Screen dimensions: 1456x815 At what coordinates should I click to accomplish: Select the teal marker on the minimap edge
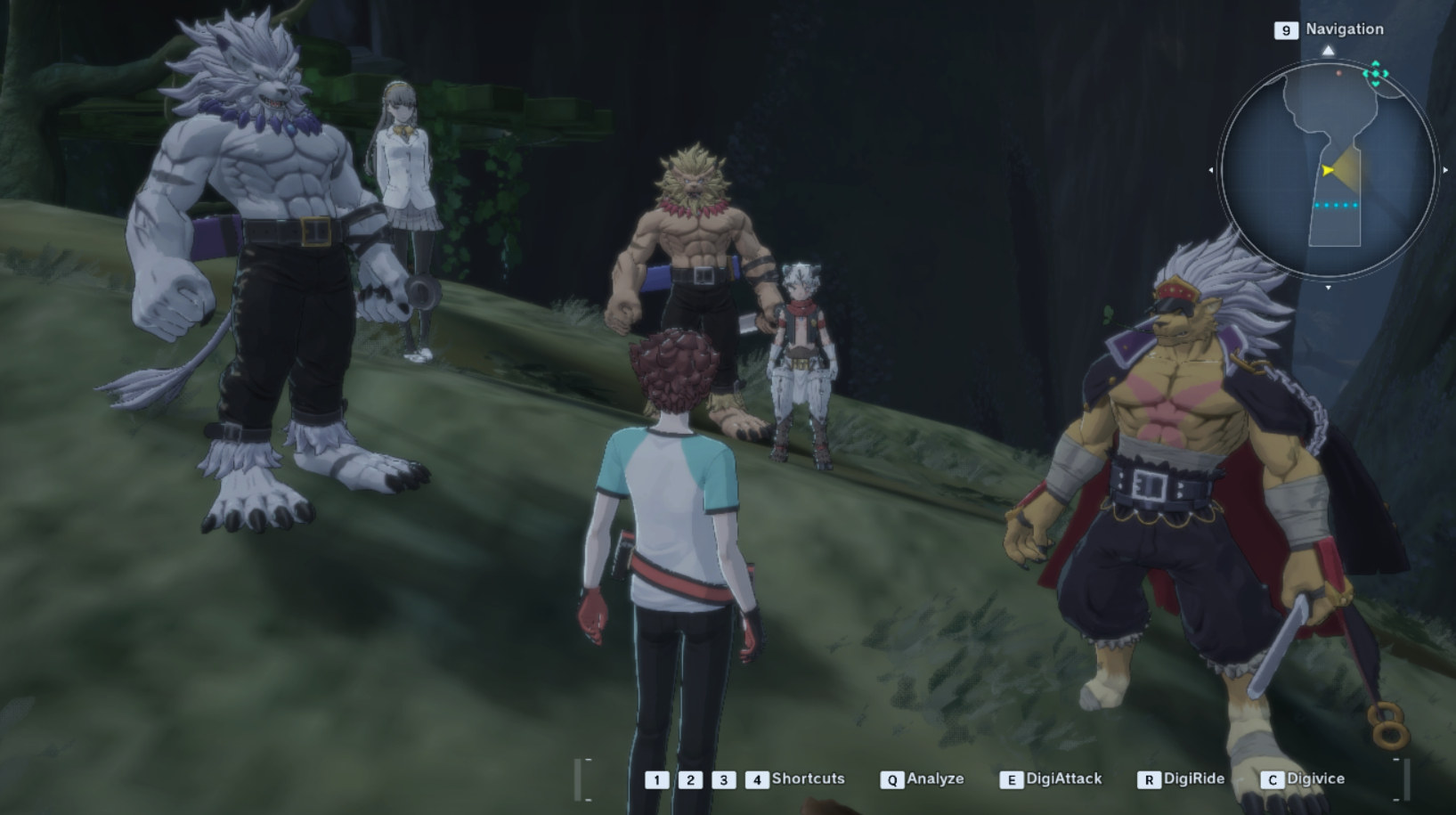tap(1376, 74)
